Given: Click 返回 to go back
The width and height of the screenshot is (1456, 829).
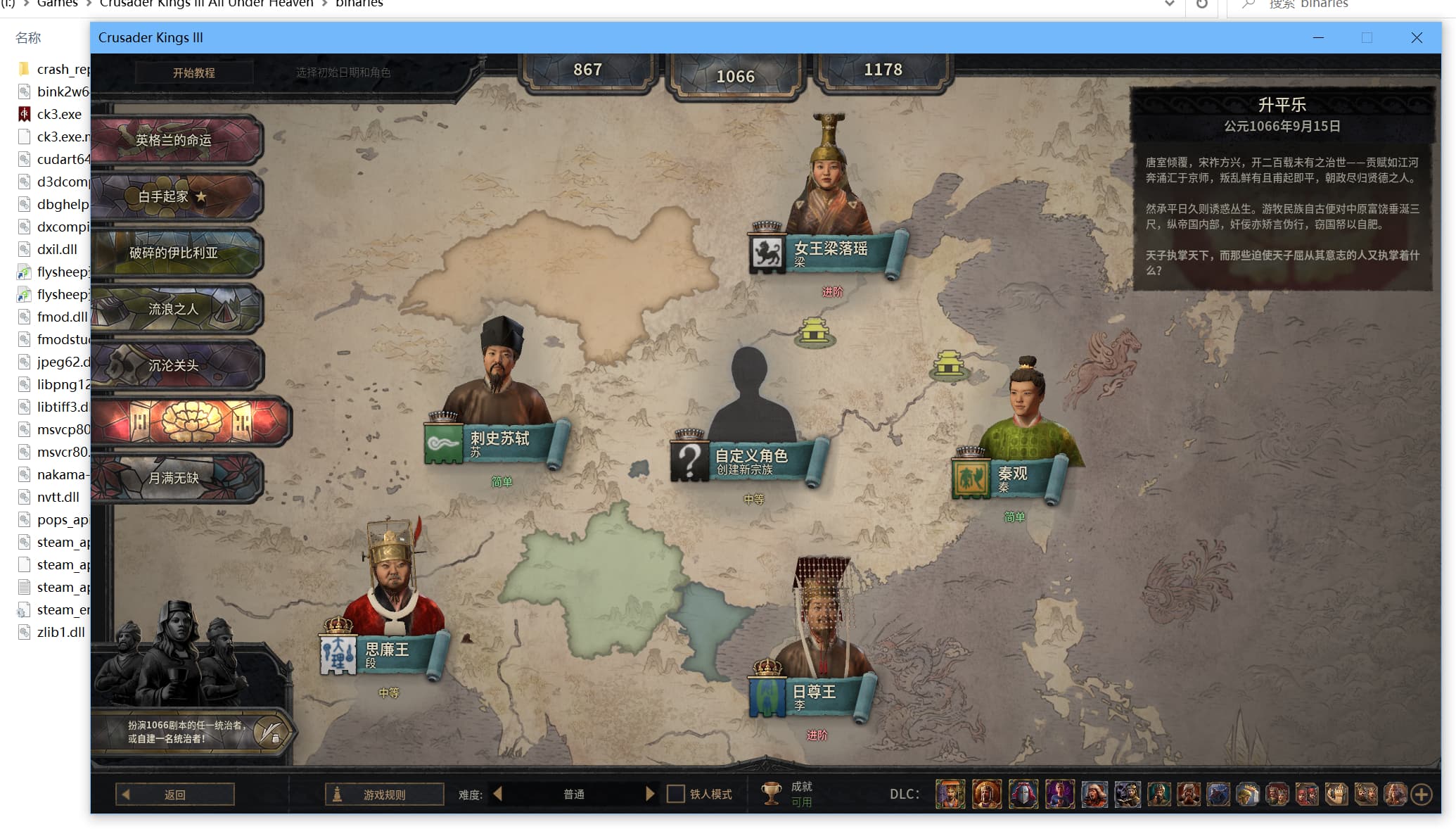Looking at the screenshot, I should (x=175, y=795).
